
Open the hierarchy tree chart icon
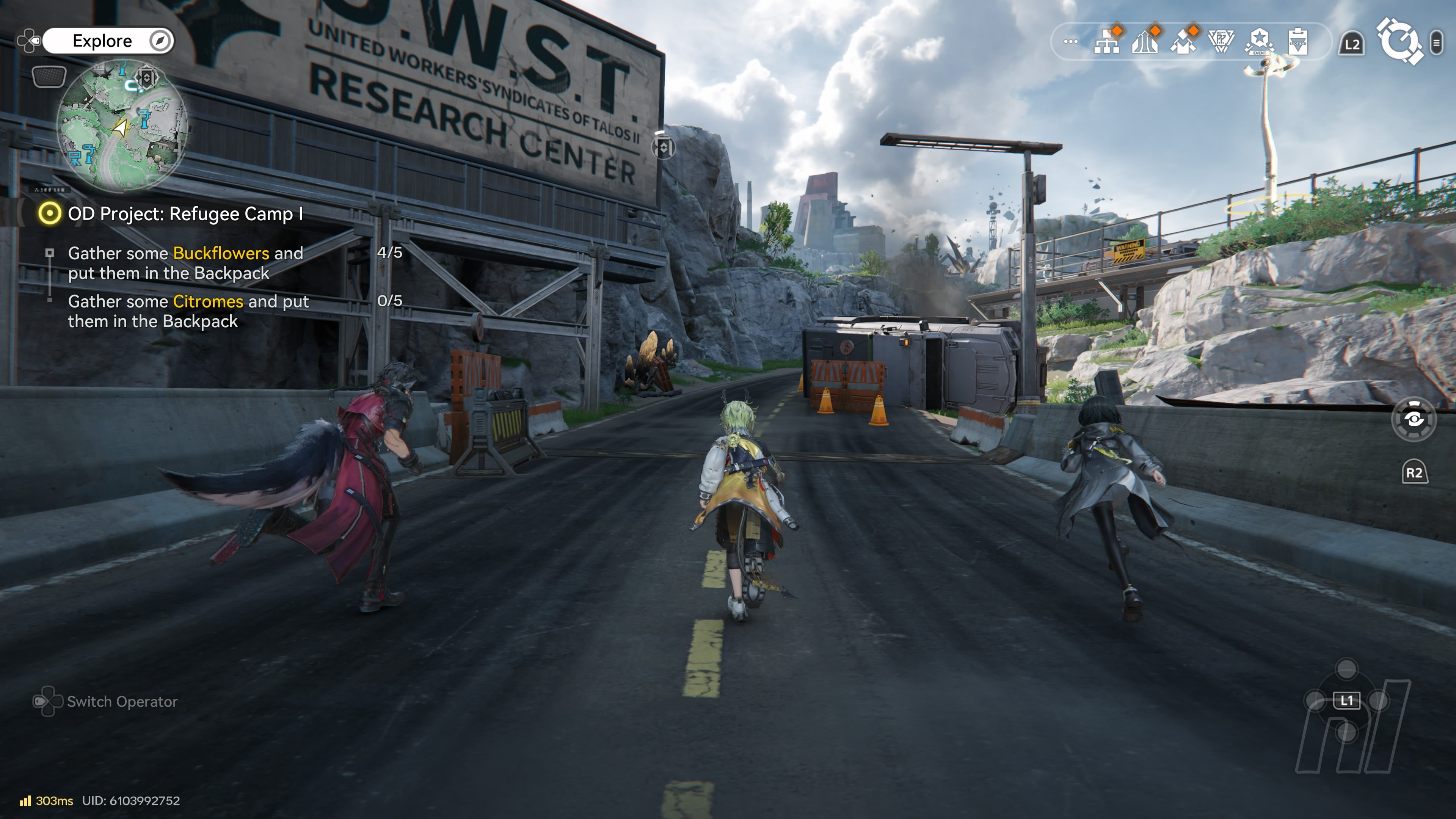[1107, 41]
